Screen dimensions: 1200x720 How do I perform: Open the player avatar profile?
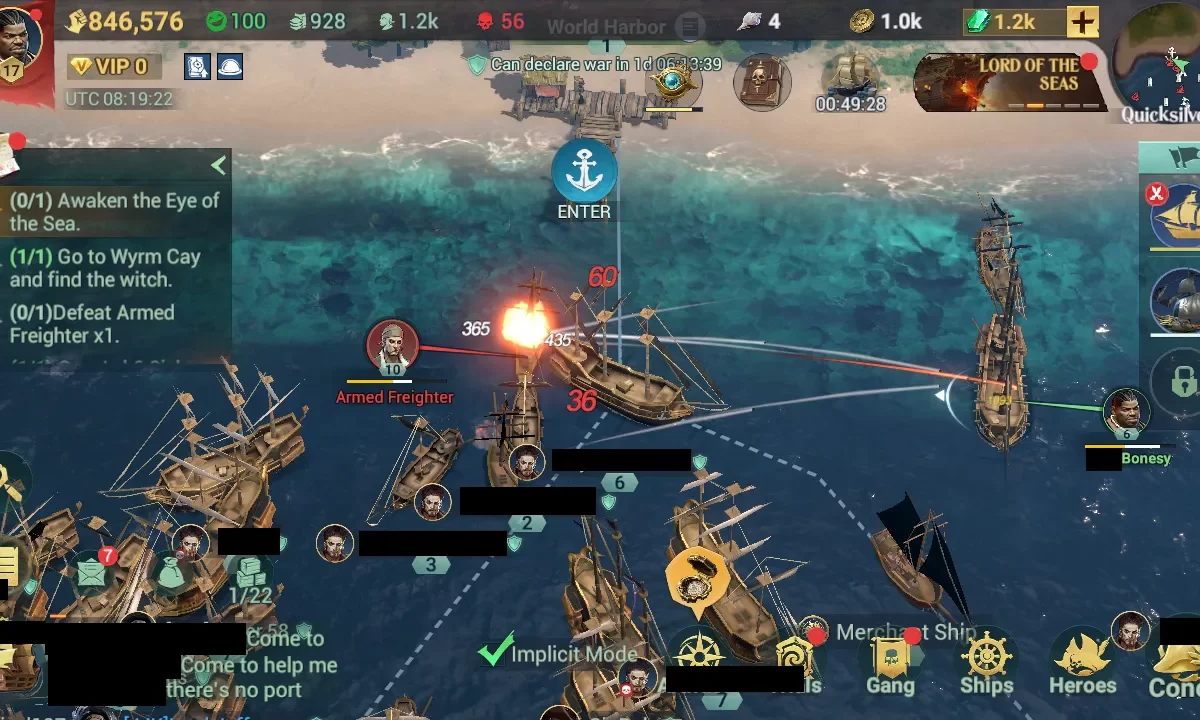point(20,40)
